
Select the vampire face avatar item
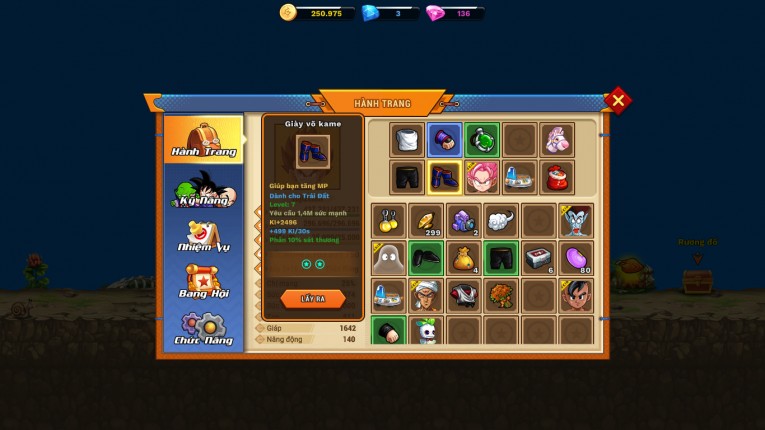click(576, 220)
